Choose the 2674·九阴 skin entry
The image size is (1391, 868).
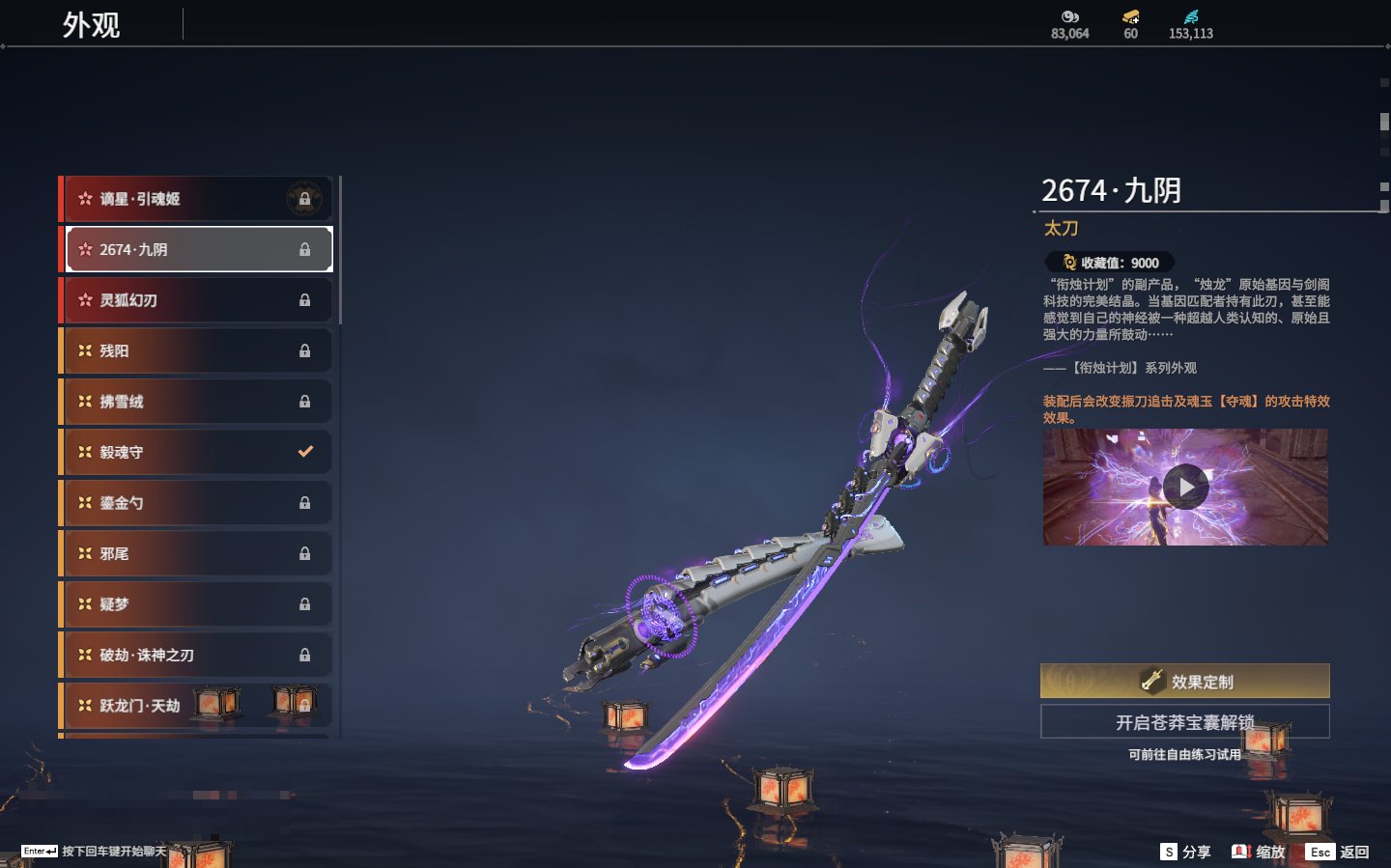(197, 249)
